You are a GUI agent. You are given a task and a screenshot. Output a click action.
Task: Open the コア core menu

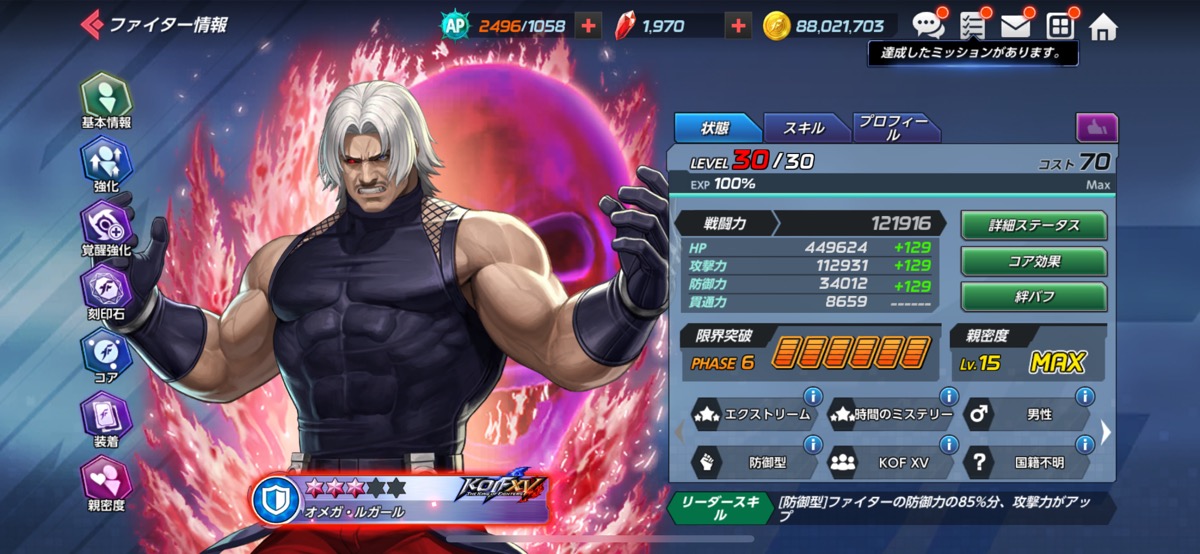coord(106,355)
